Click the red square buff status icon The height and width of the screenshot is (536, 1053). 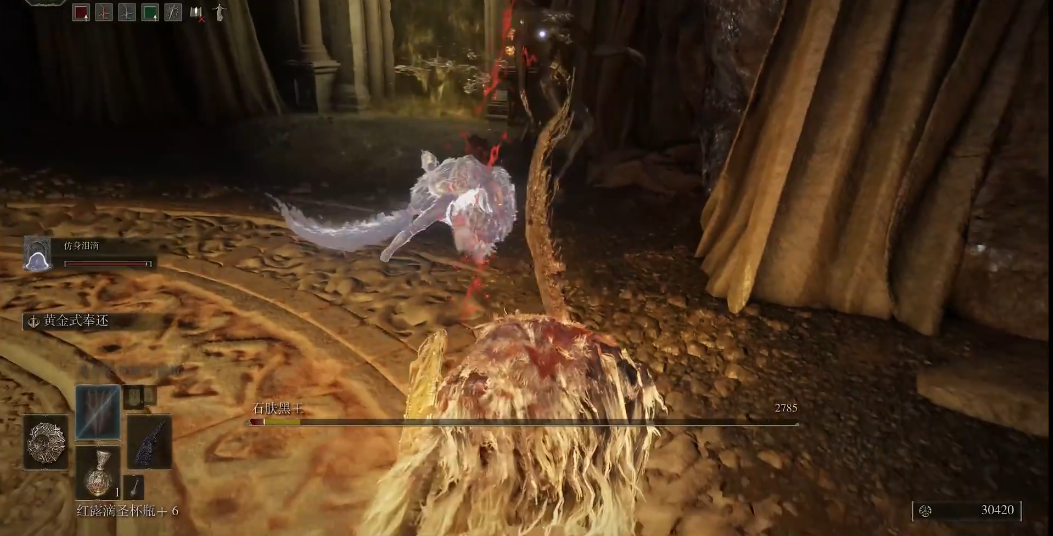81,12
